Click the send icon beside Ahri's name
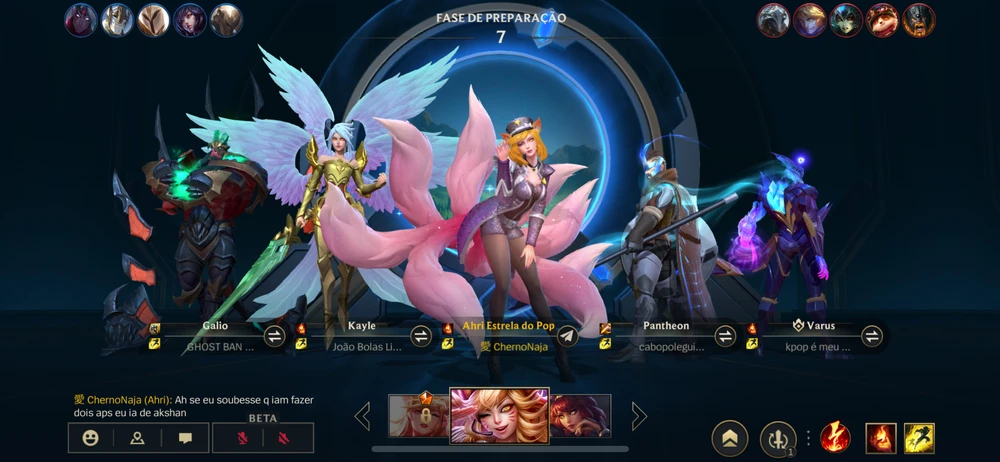The height and width of the screenshot is (462, 1000). 567,336
